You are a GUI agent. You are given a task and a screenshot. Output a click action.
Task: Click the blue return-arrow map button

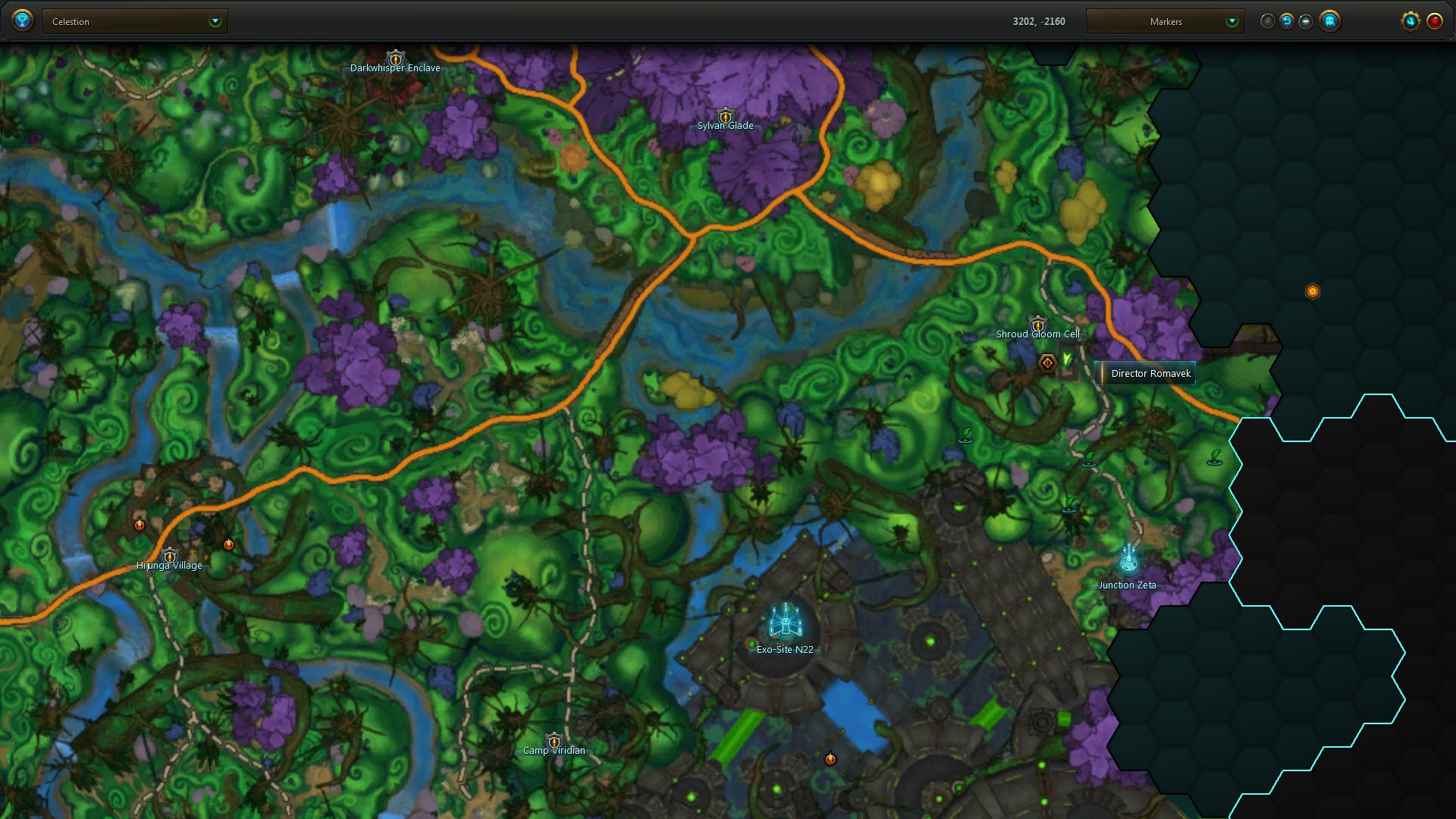coord(1287,21)
